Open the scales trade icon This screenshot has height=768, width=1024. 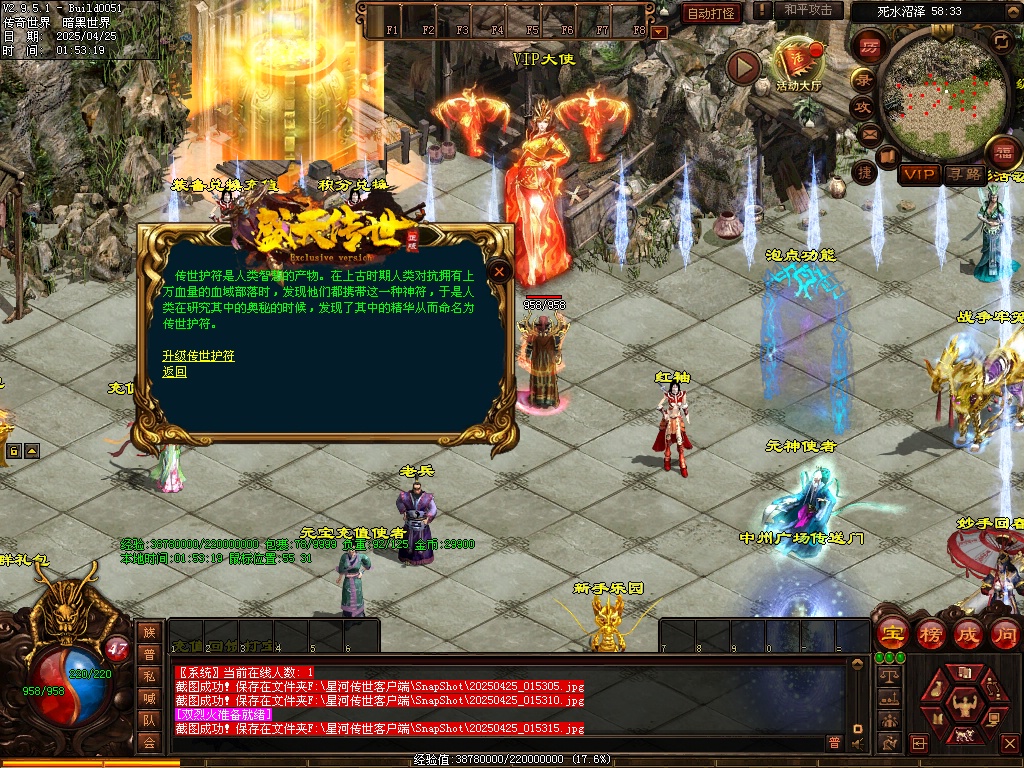point(887,676)
